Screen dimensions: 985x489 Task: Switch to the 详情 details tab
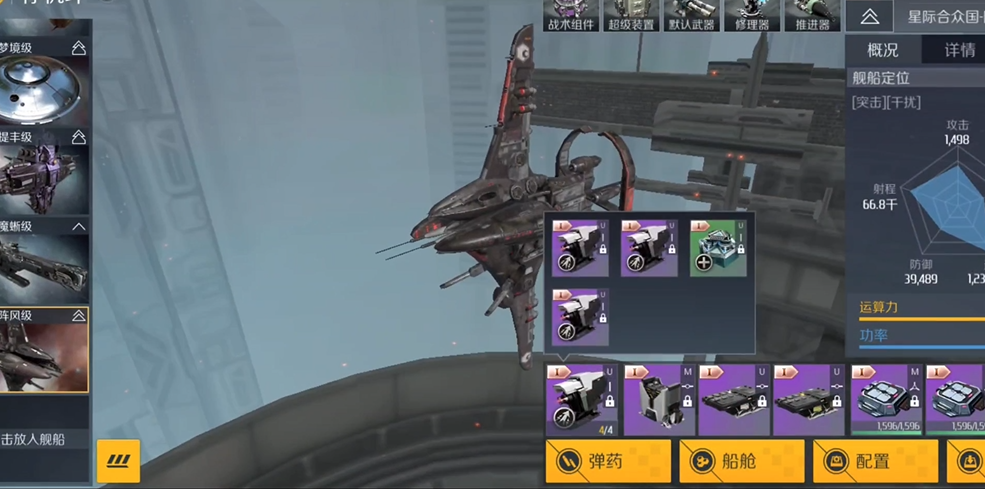coord(959,50)
